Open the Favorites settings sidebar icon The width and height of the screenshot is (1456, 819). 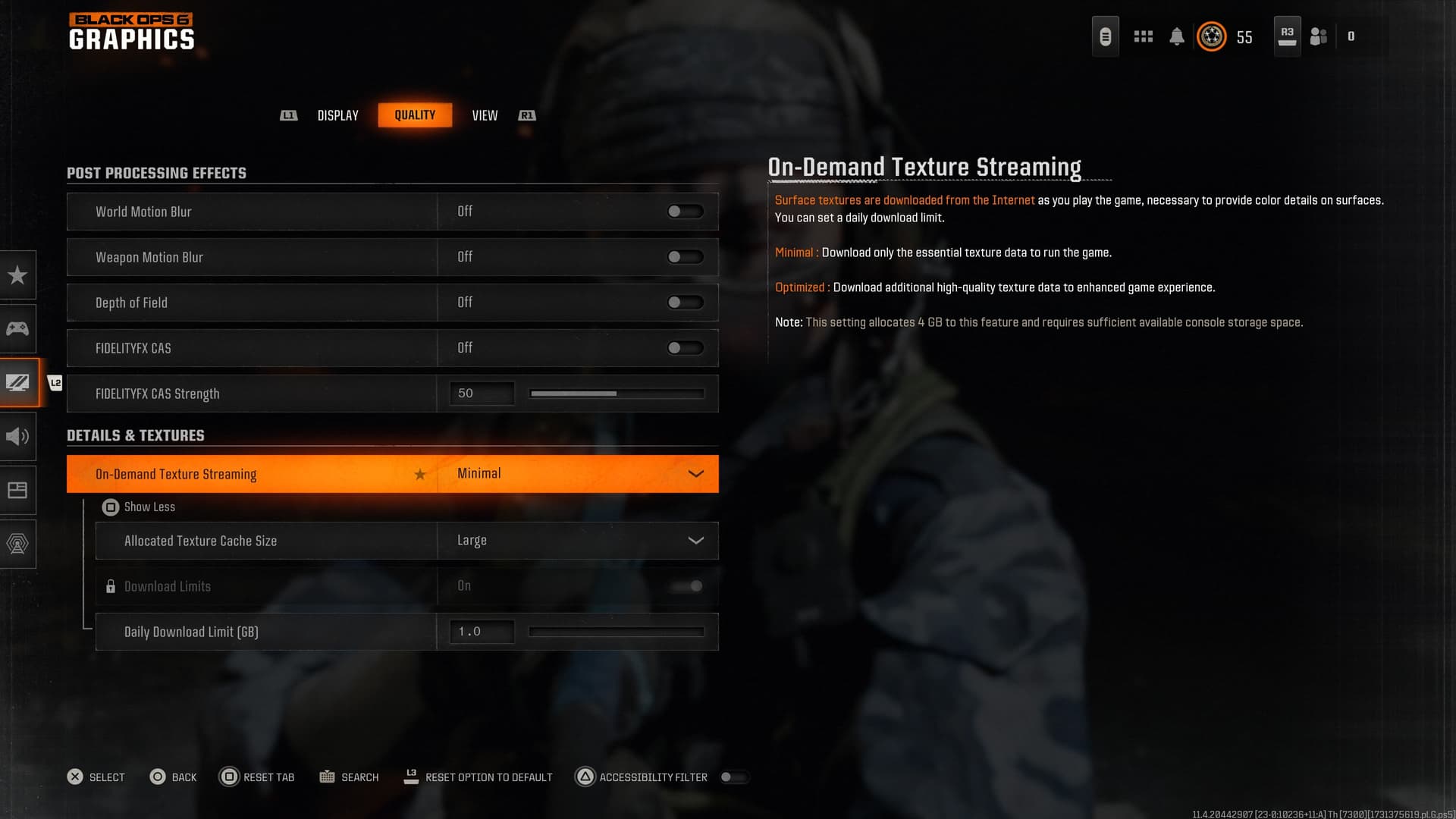tap(18, 275)
